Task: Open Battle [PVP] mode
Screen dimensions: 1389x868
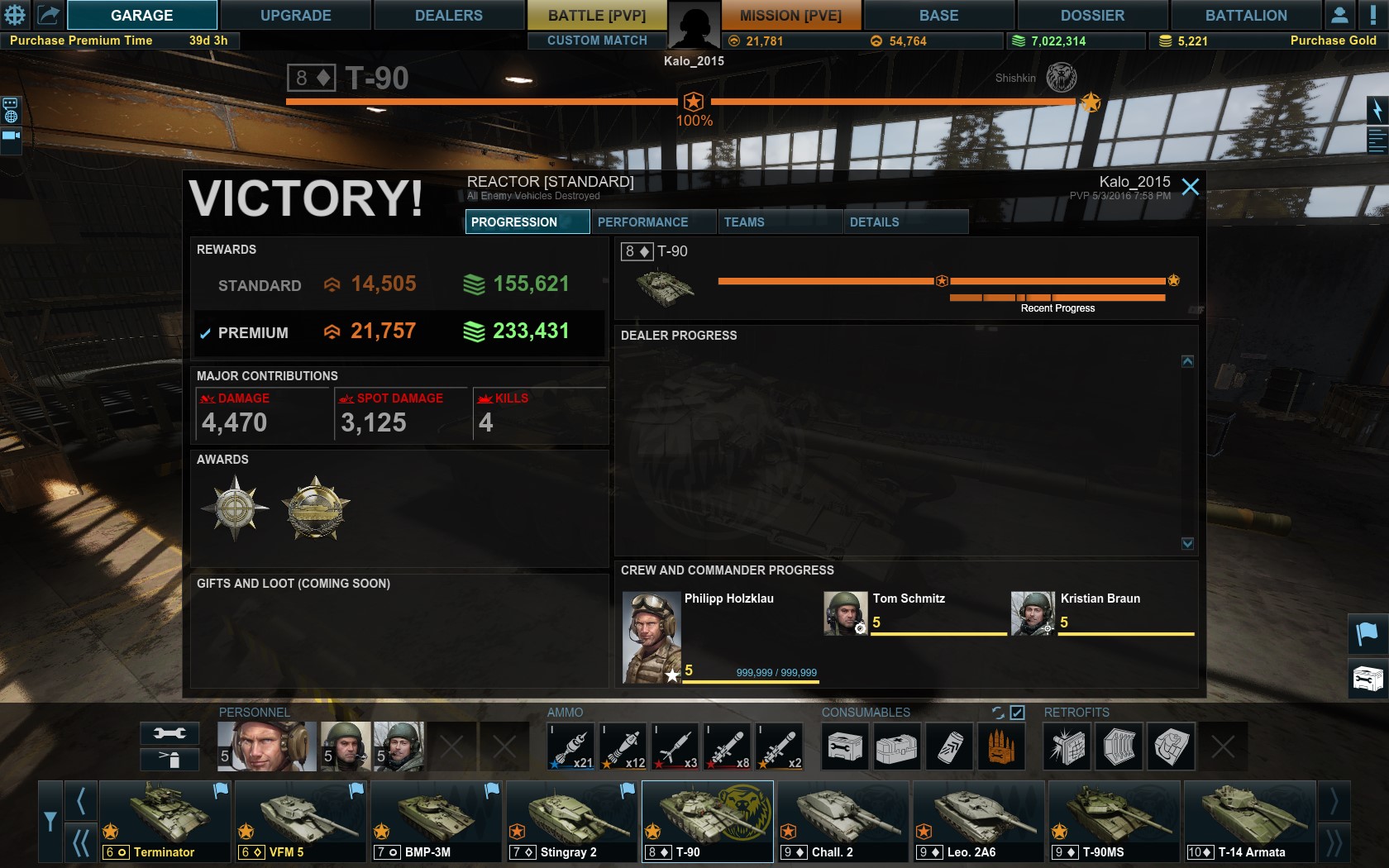Action: point(596,15)
